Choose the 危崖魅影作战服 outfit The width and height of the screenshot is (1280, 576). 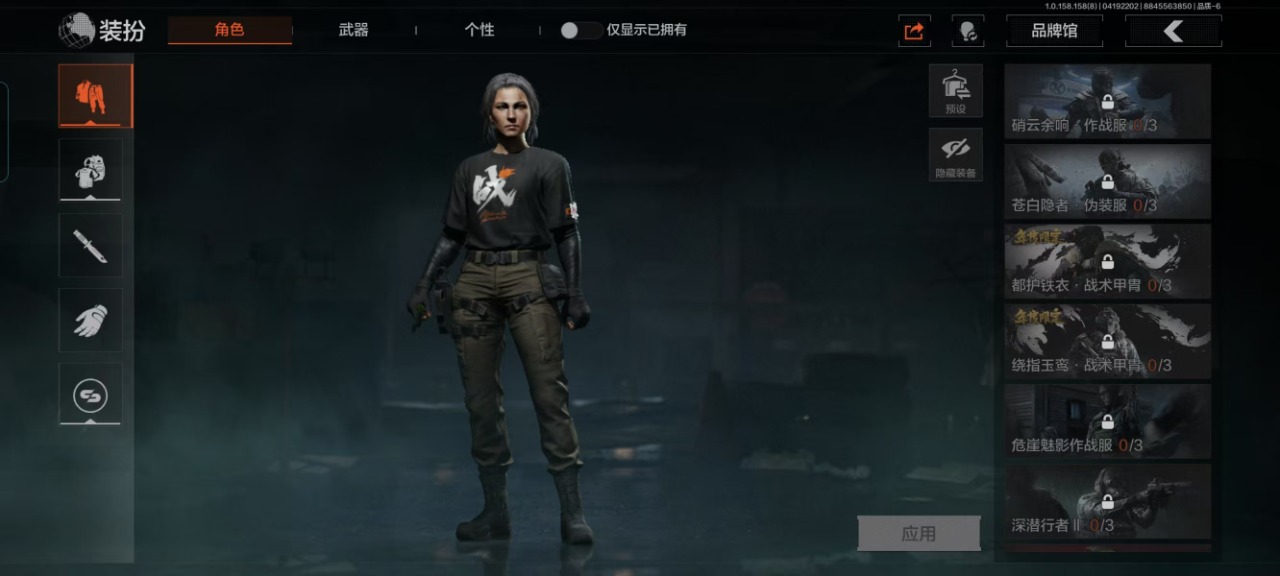[x=1107, y=422]
